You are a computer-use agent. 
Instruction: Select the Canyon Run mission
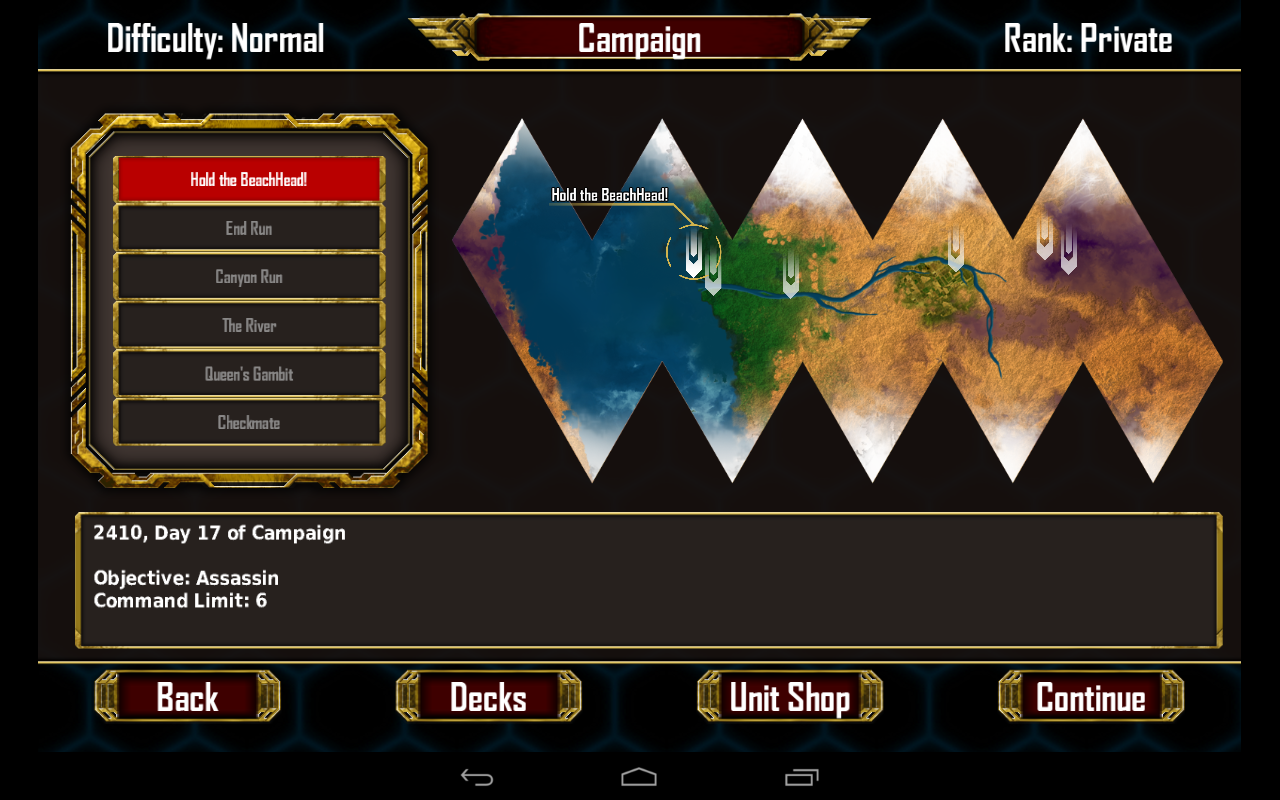(249, 277)
